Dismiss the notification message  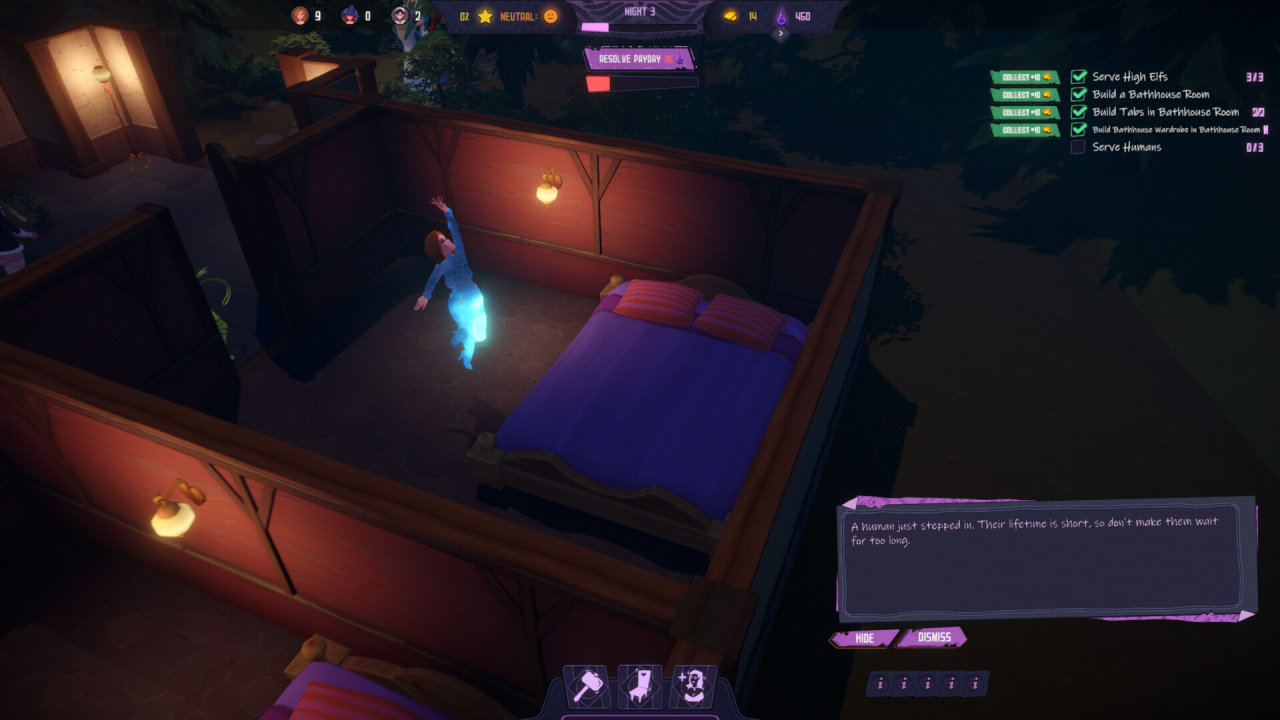click(933, 637)
